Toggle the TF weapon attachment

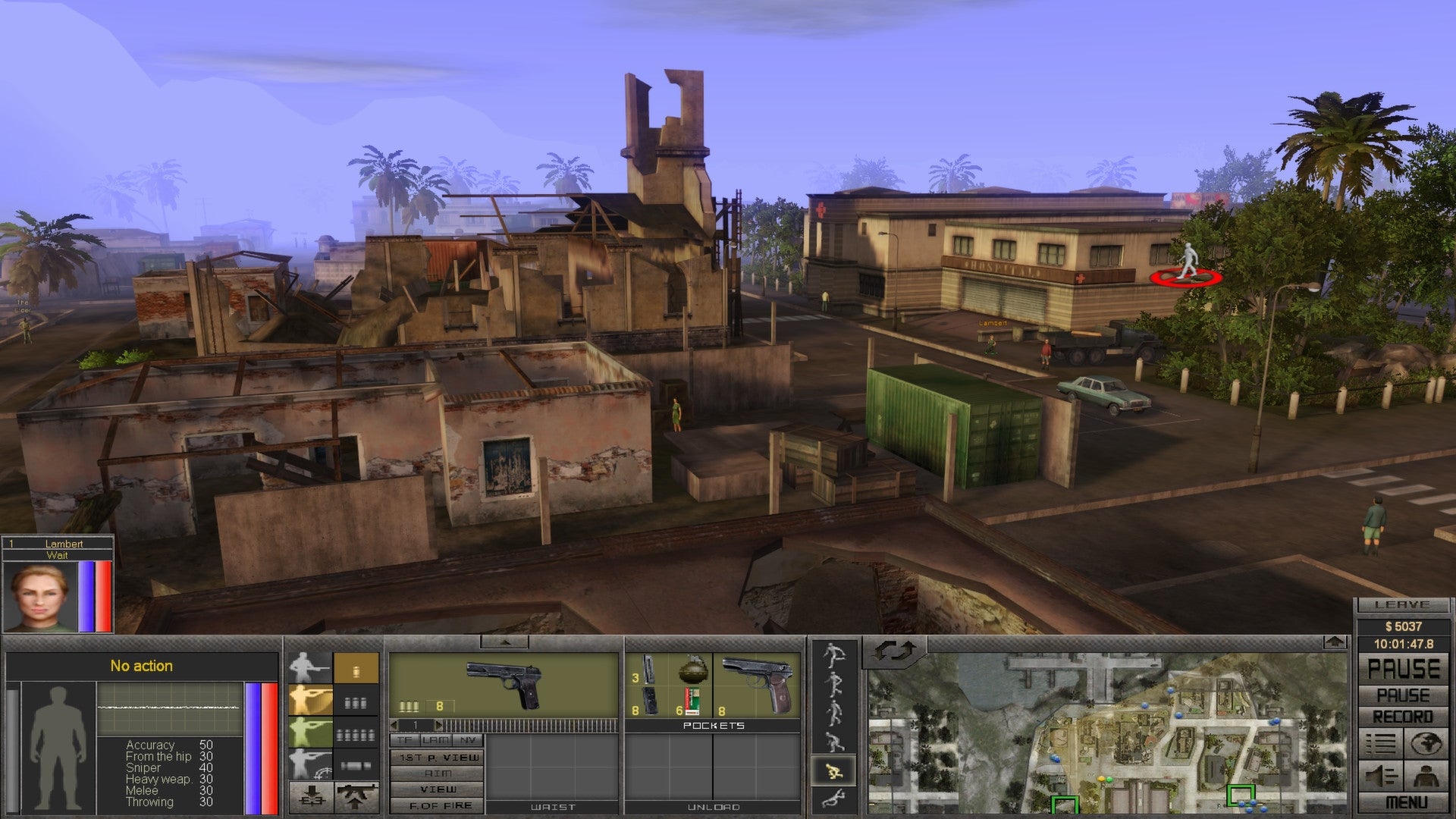[405, 740]
